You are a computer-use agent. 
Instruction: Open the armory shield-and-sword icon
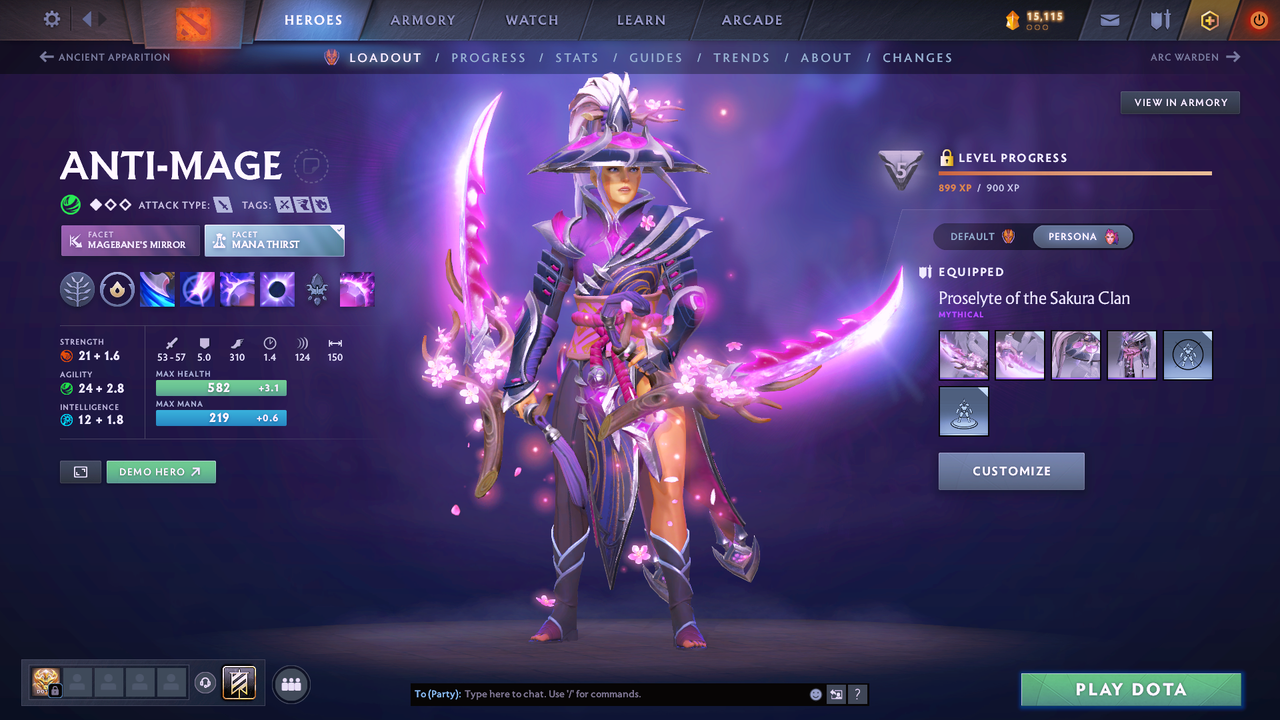click(1160, 20)
